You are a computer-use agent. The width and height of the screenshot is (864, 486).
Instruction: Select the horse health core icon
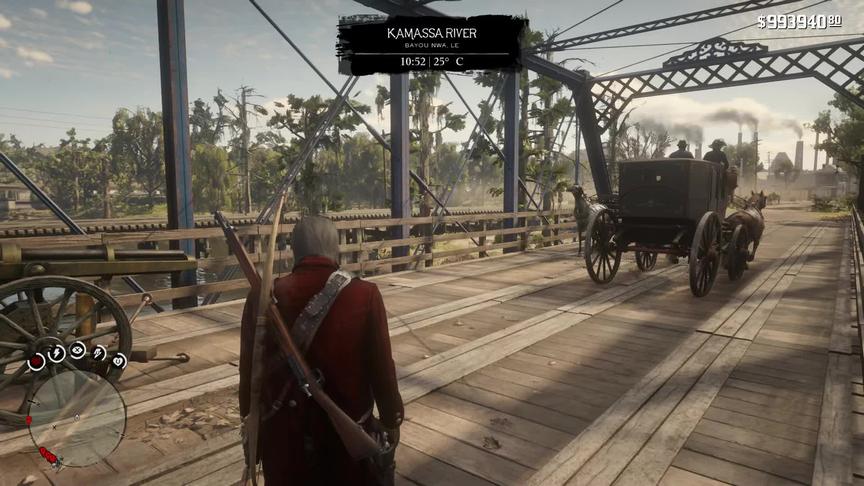tap(118, 361)
